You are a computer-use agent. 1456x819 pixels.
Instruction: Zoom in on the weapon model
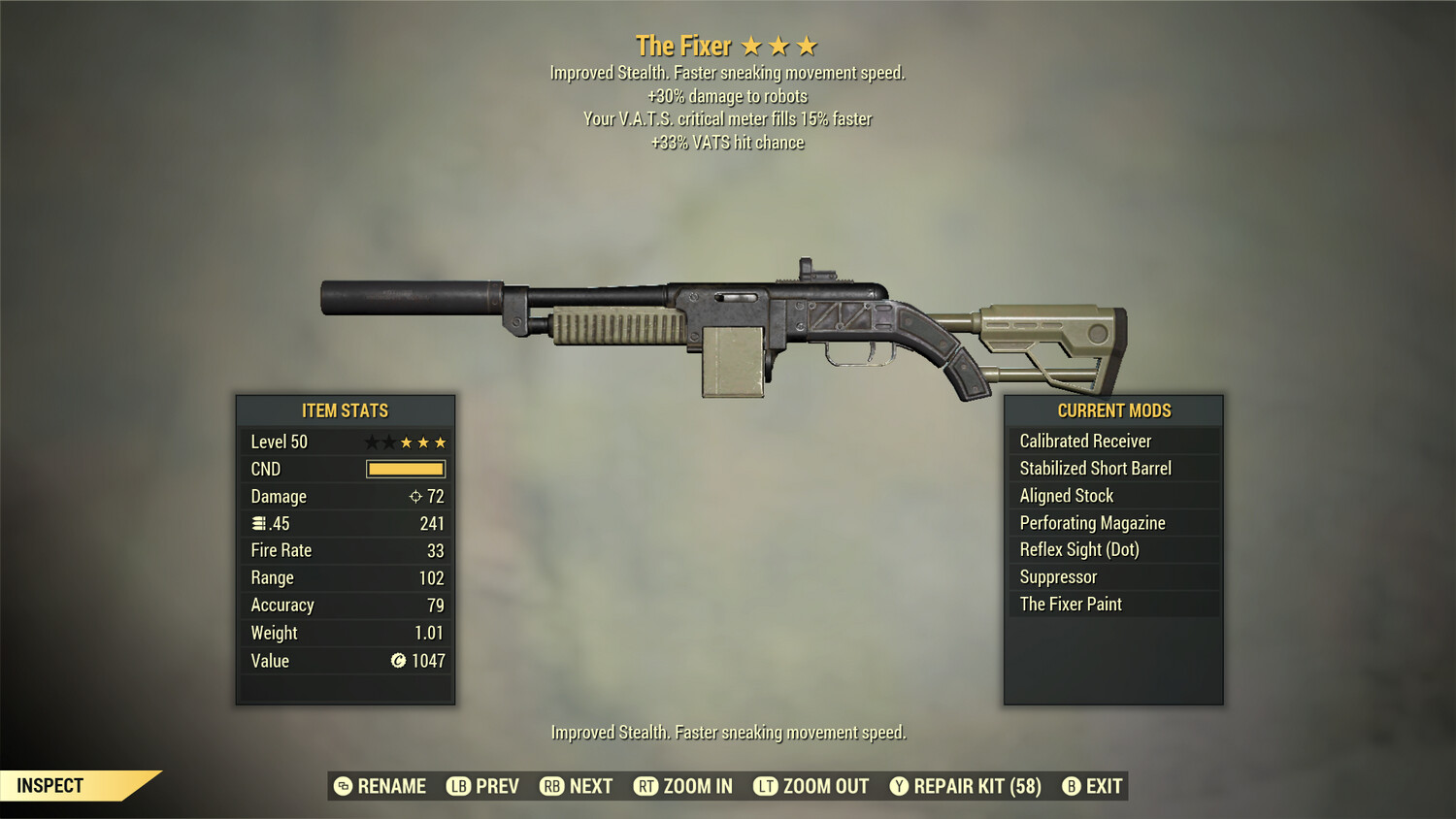(x=683, y=786)
